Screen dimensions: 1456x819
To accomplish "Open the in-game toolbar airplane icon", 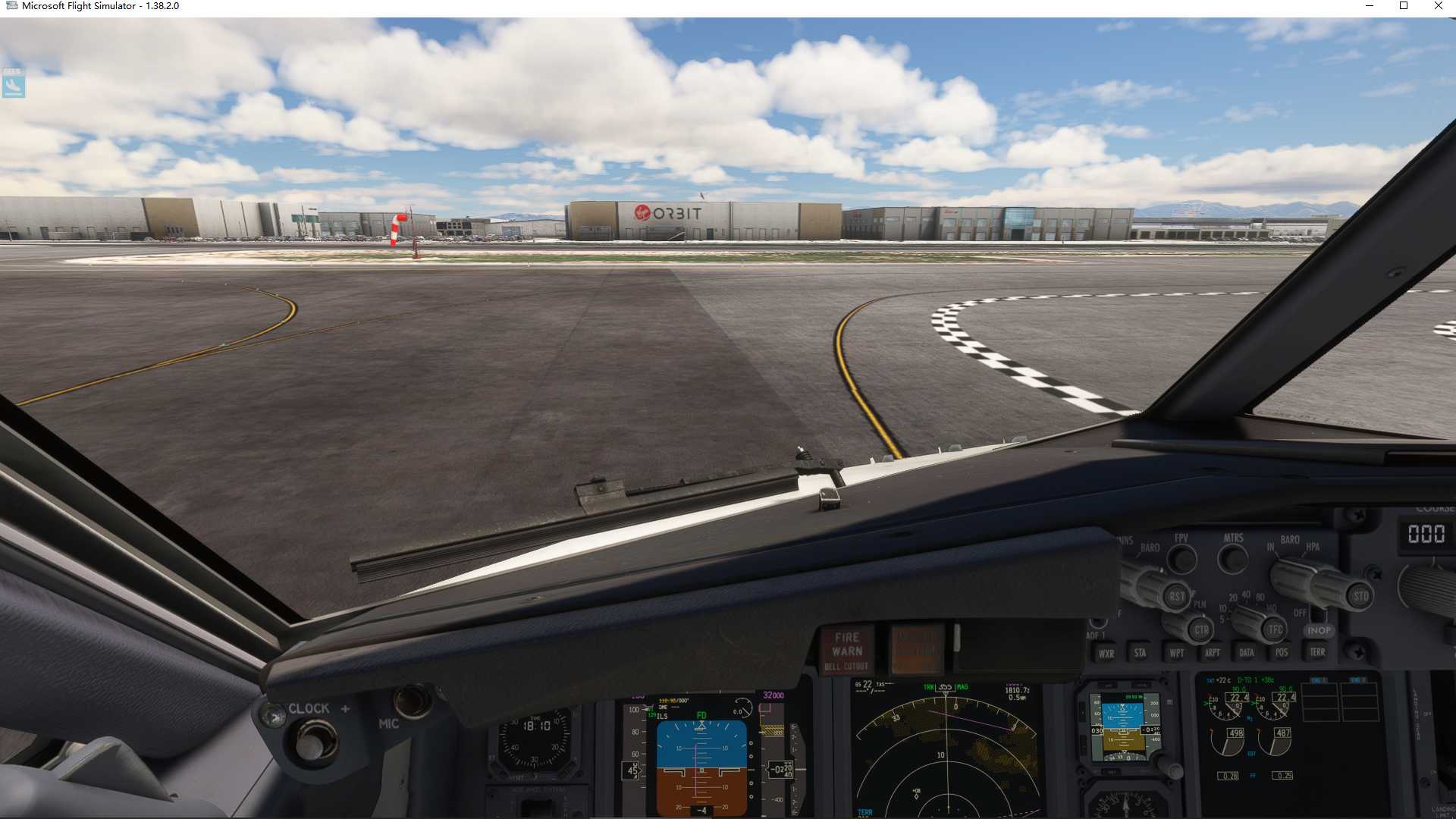I will tap(14, 86).
